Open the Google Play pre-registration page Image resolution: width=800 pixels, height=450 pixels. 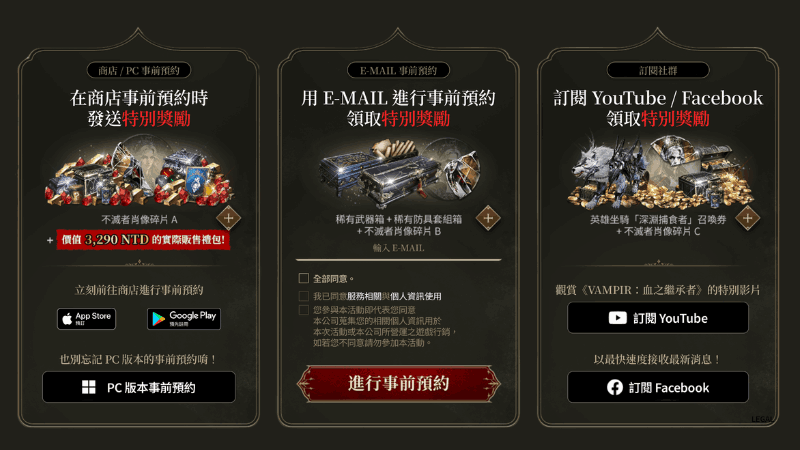click(x=184, y=318)
